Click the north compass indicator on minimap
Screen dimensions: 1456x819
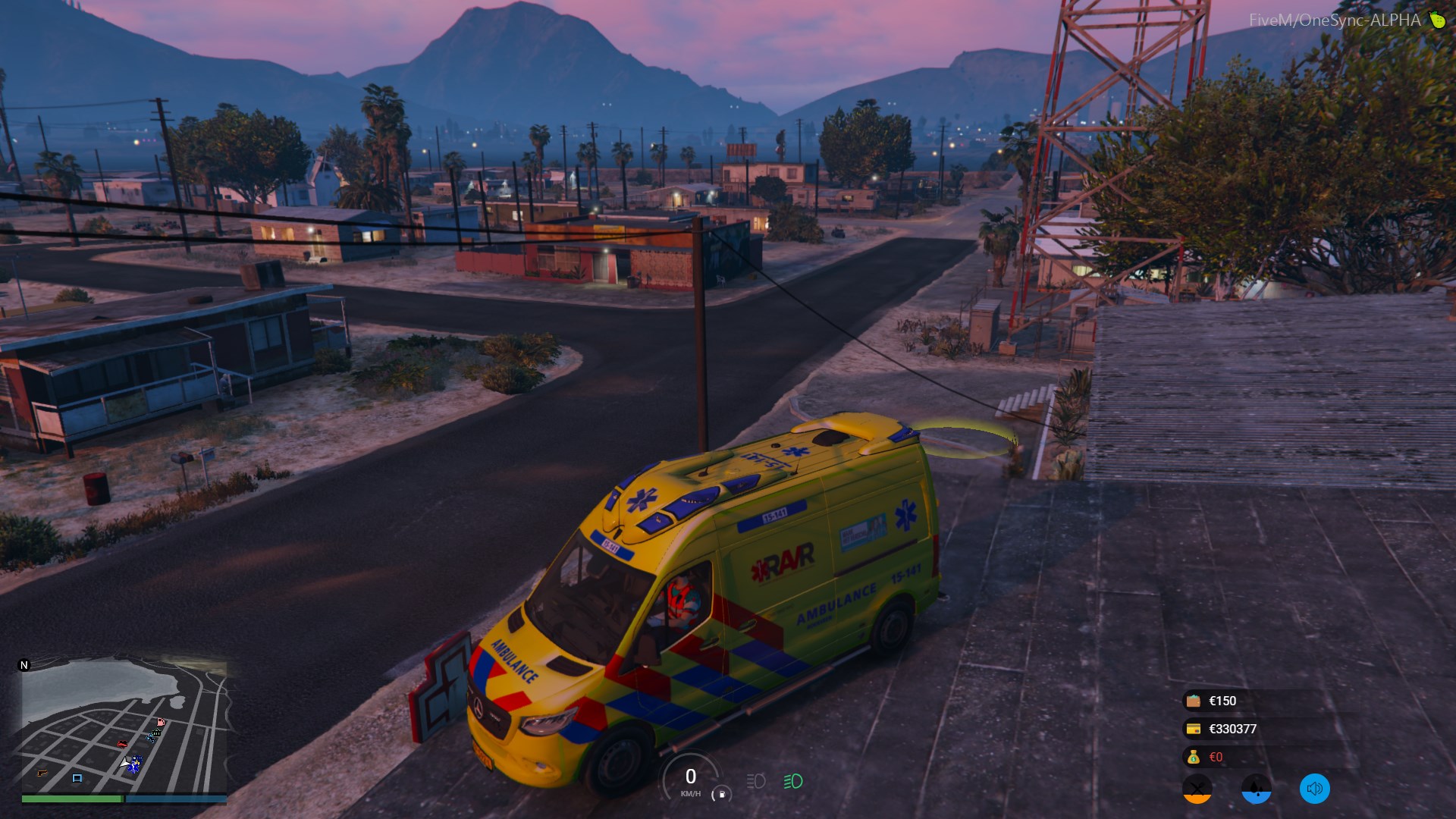(x=24, y=665)
